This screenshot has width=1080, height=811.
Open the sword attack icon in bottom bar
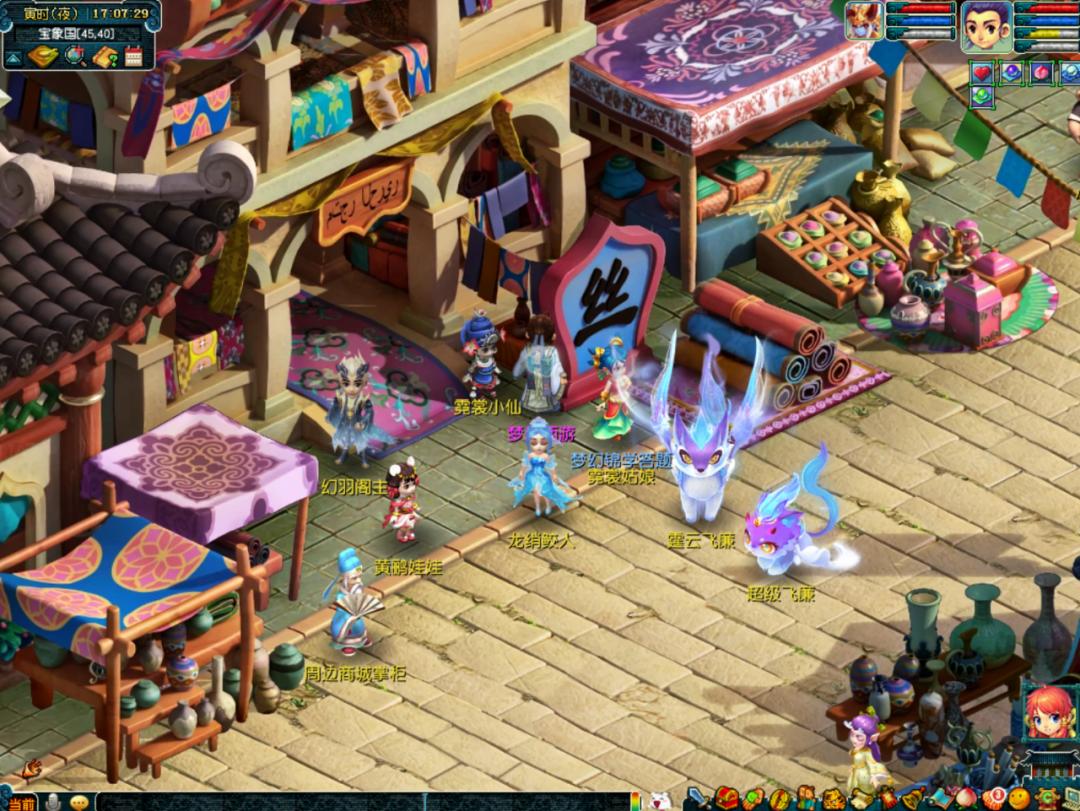(698, 798)
